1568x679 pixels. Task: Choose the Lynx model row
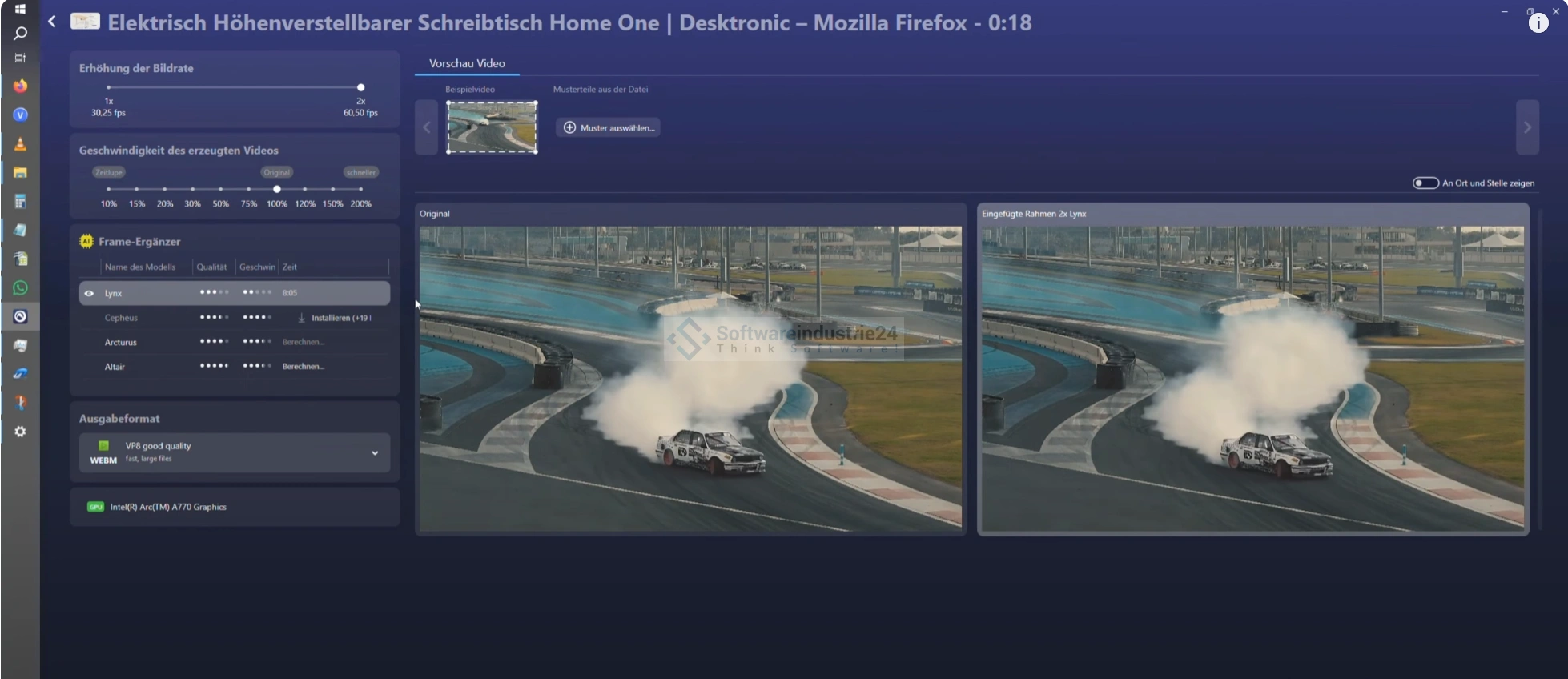point(234,293)
